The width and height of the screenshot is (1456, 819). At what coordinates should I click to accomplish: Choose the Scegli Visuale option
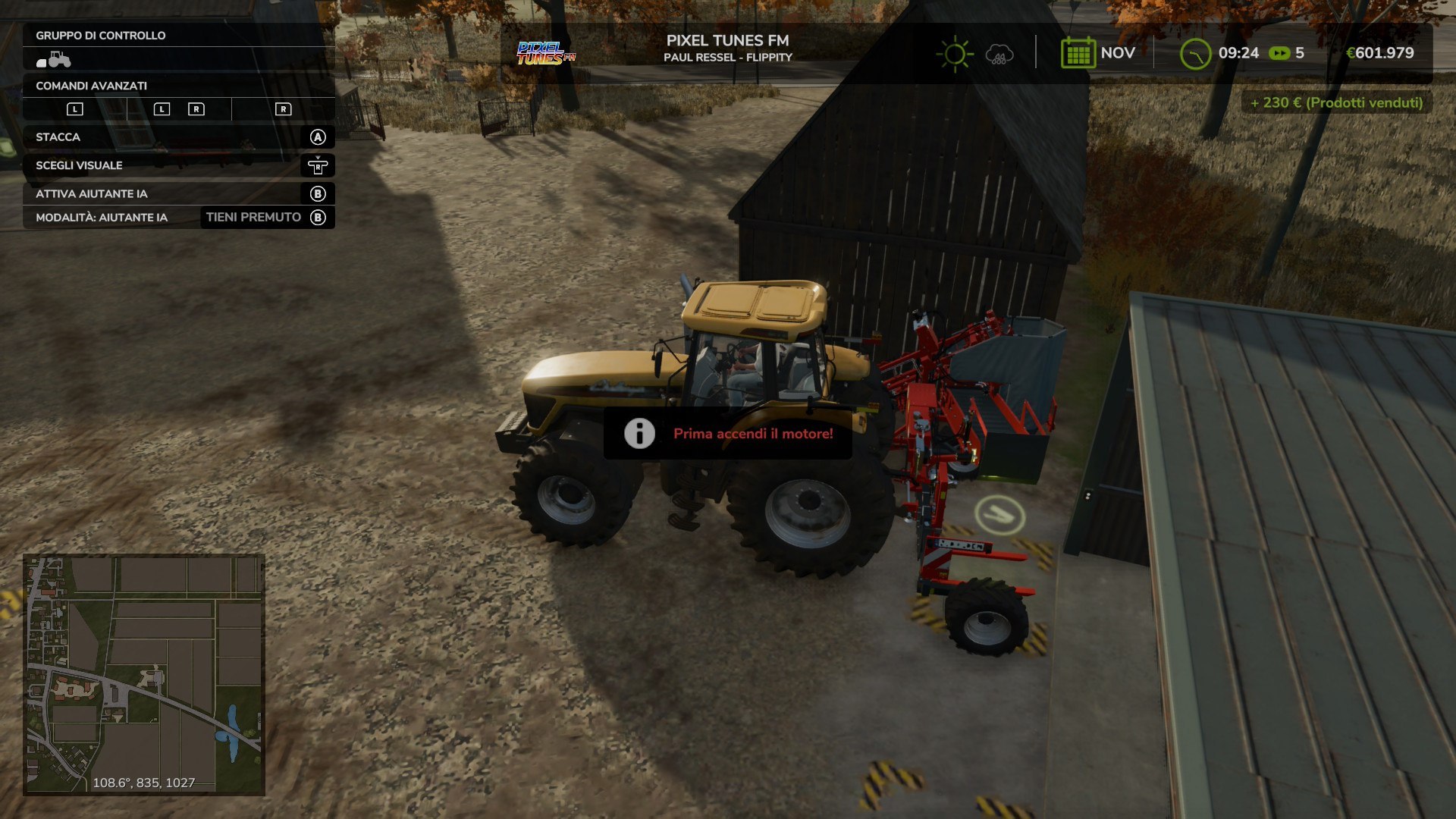[179, 165]
